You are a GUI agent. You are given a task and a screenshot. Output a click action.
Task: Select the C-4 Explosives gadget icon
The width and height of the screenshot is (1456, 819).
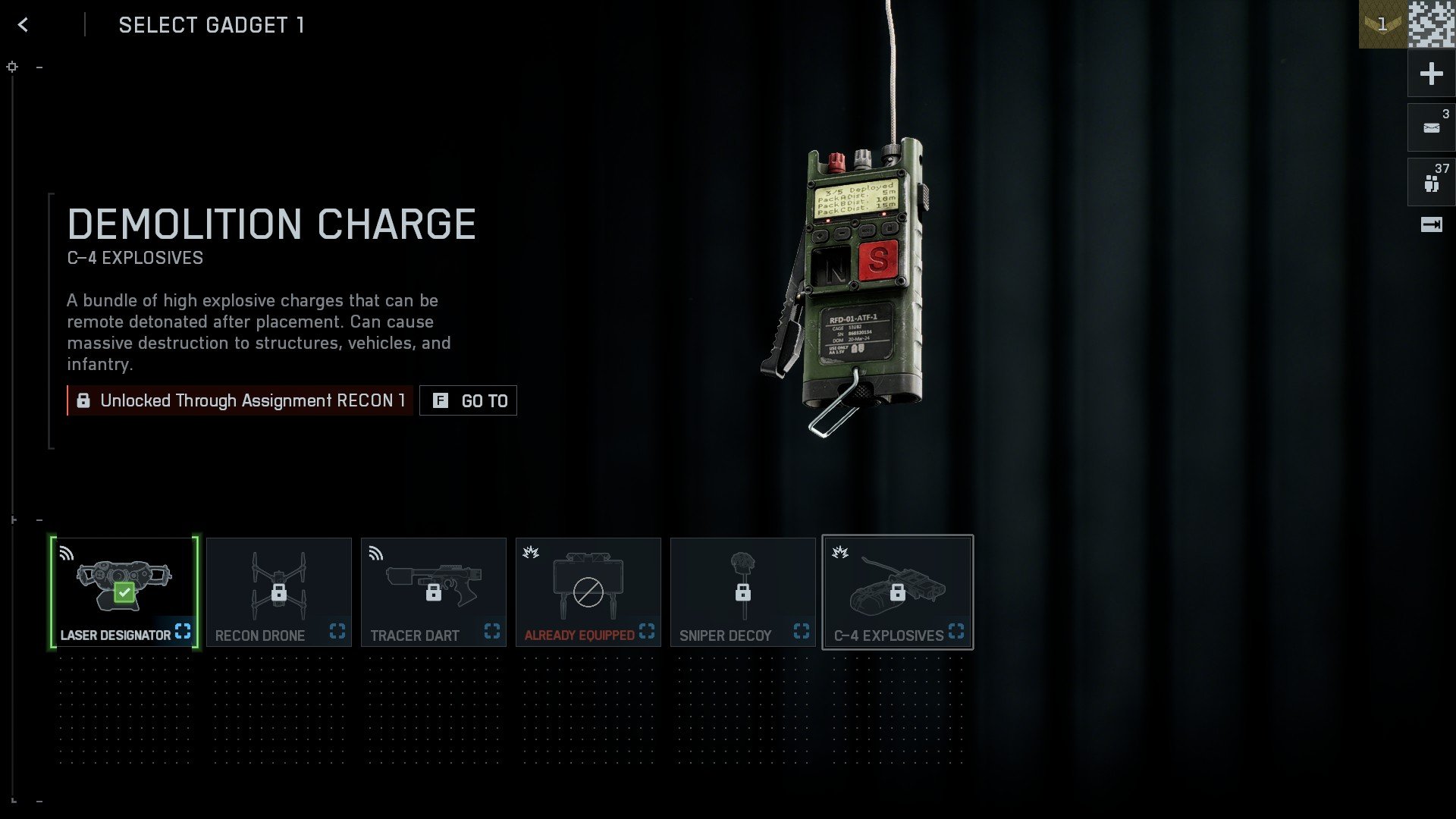(x=898, y=580)
